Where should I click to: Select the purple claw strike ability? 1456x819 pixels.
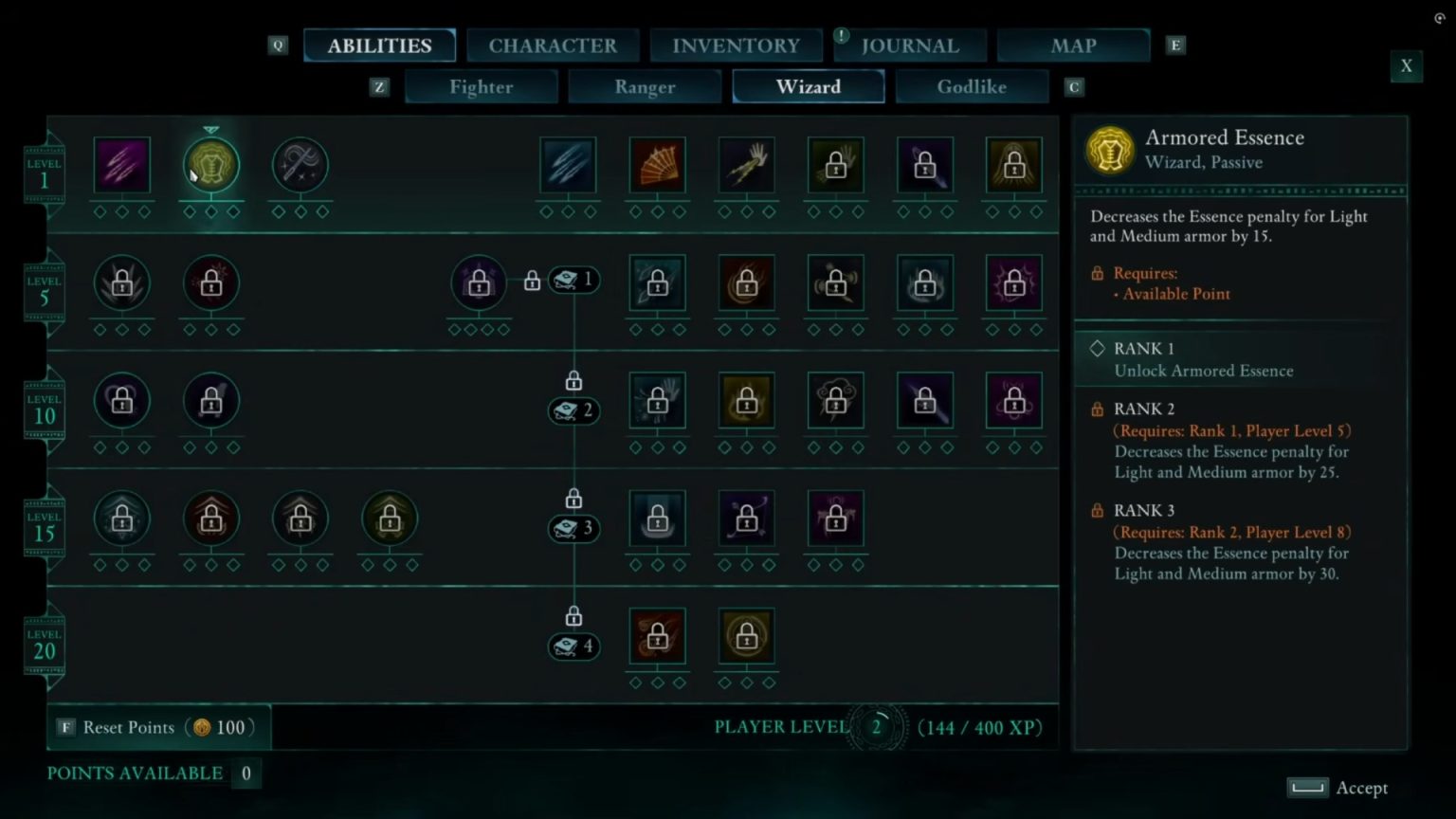tap(122, 164)
